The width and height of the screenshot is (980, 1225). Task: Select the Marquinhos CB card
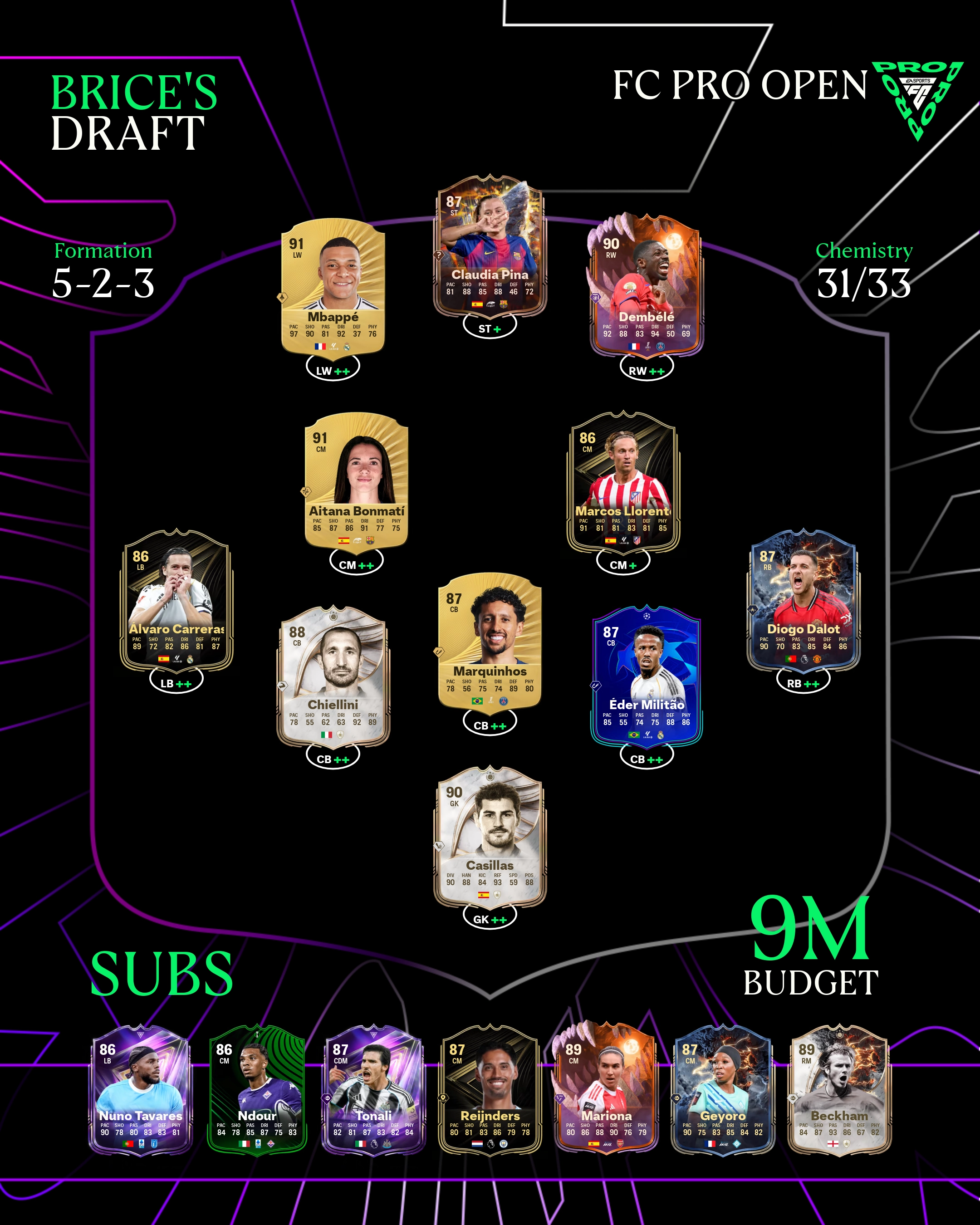click(x=490, y=642)
